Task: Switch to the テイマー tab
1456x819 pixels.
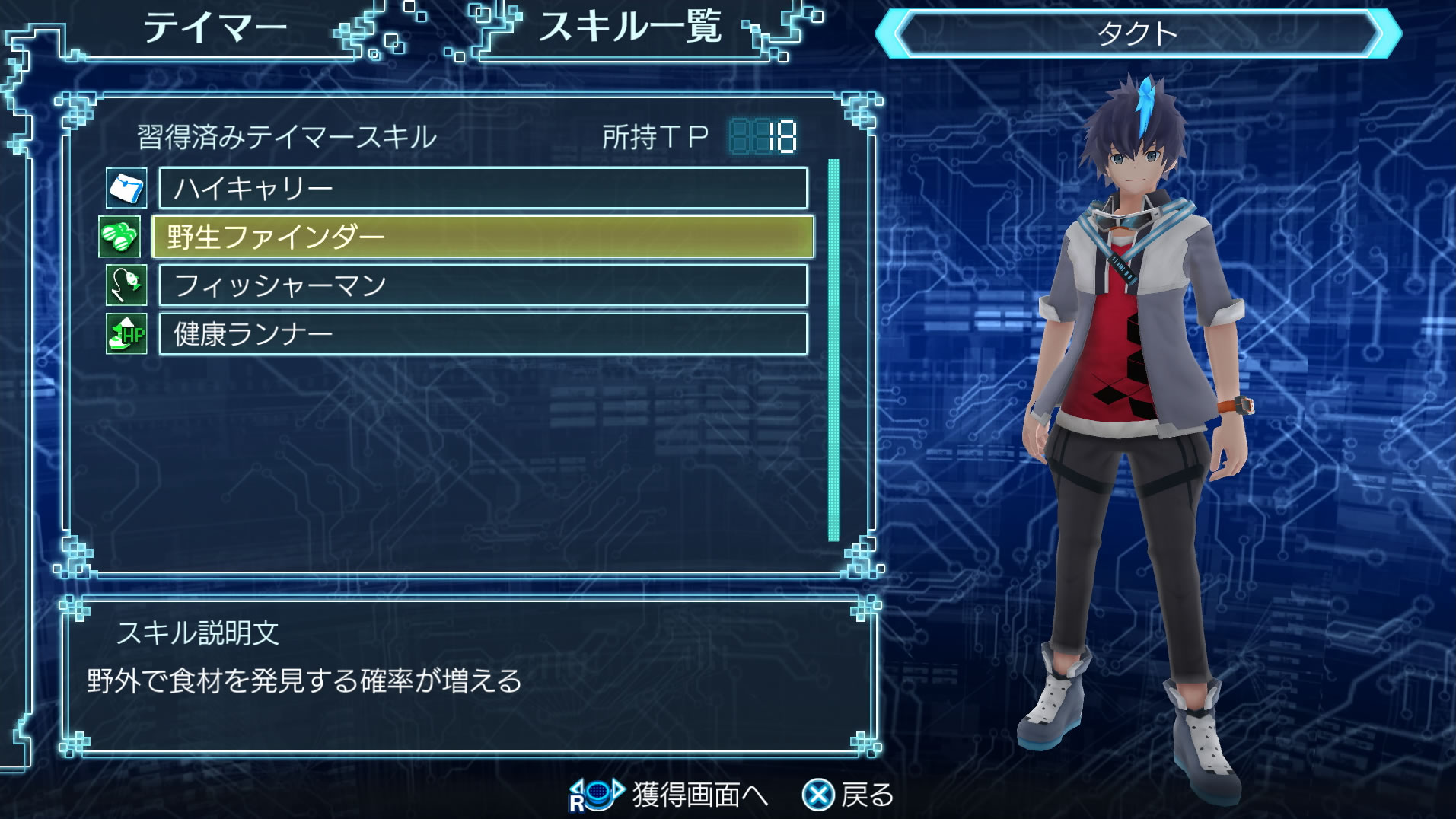Action: click(215, 29)
